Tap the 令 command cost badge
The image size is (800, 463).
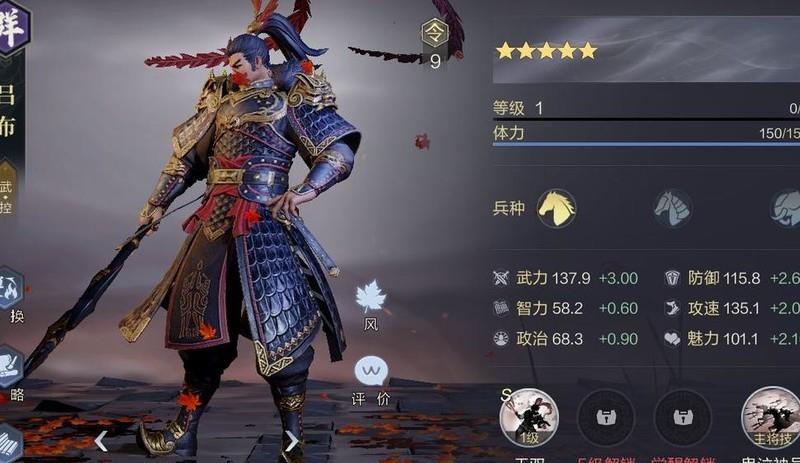coord(435,33)
